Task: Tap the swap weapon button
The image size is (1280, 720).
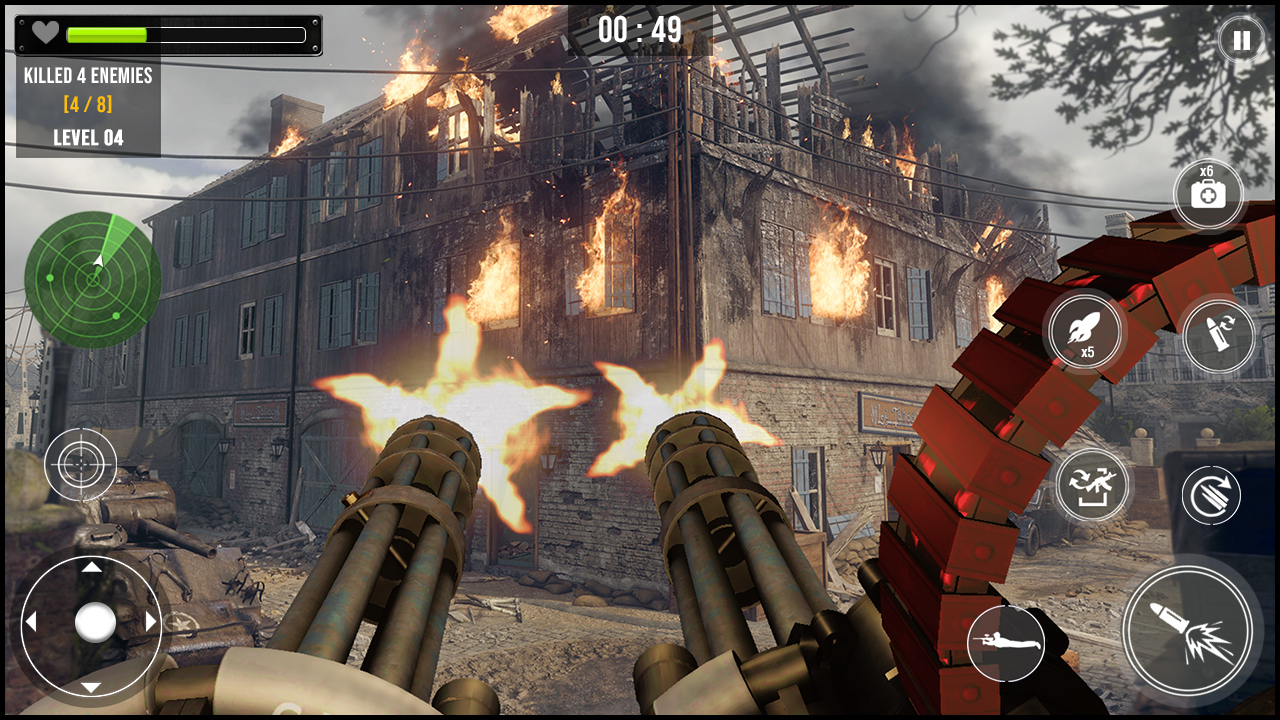Action: tap(1091, 485)
